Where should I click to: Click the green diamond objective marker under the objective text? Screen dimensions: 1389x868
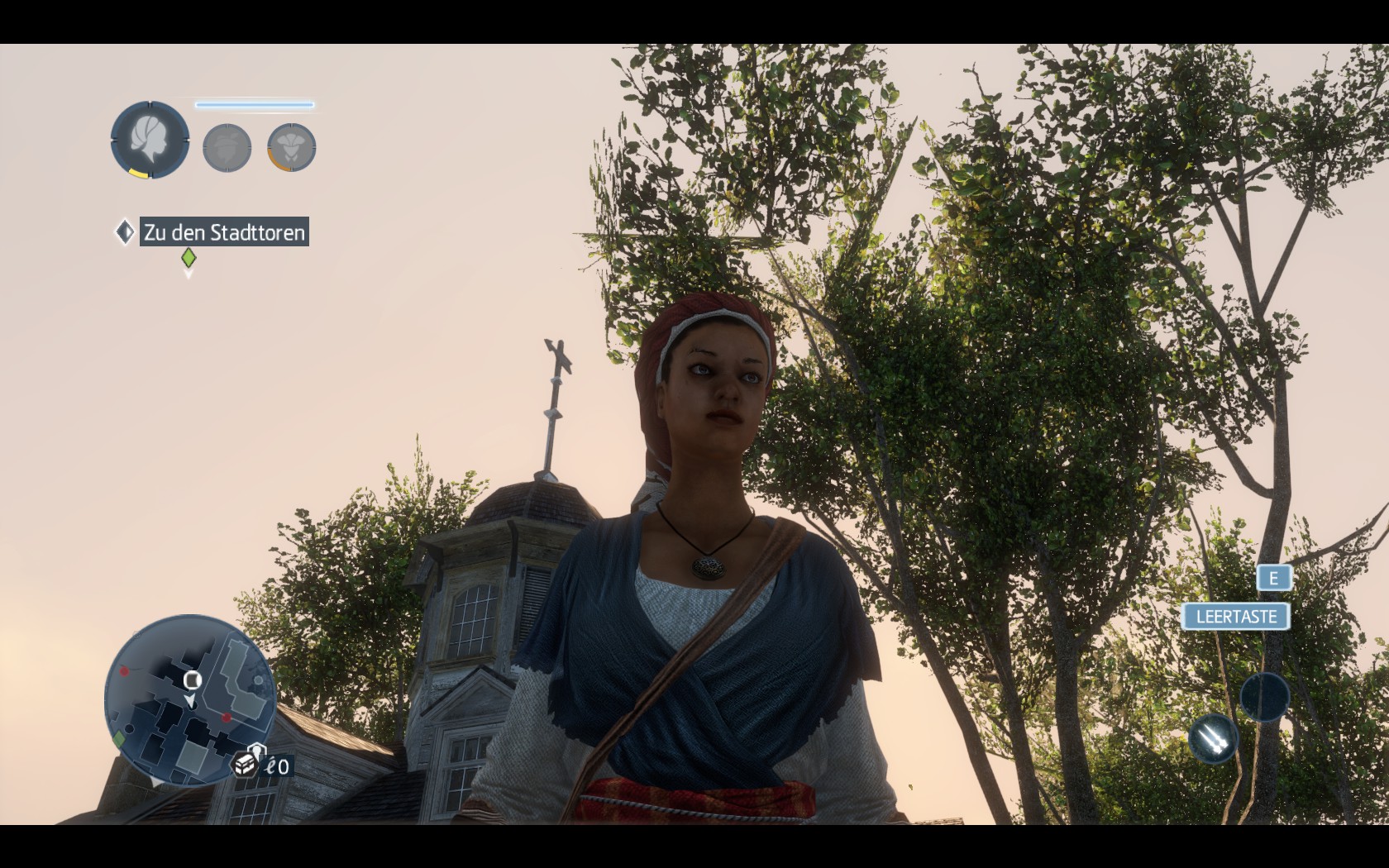click(189, 258)
